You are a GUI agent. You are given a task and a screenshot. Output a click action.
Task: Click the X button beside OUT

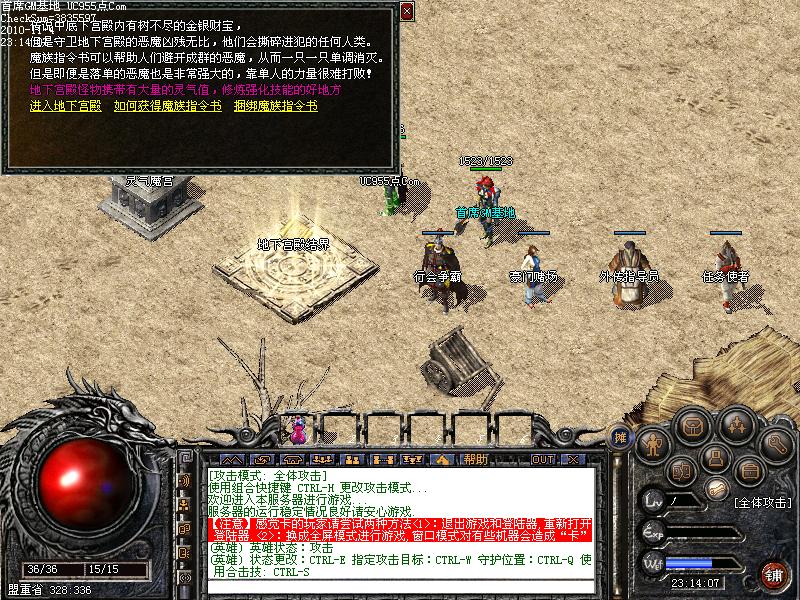pyautogui.click(x=573, y=459)
